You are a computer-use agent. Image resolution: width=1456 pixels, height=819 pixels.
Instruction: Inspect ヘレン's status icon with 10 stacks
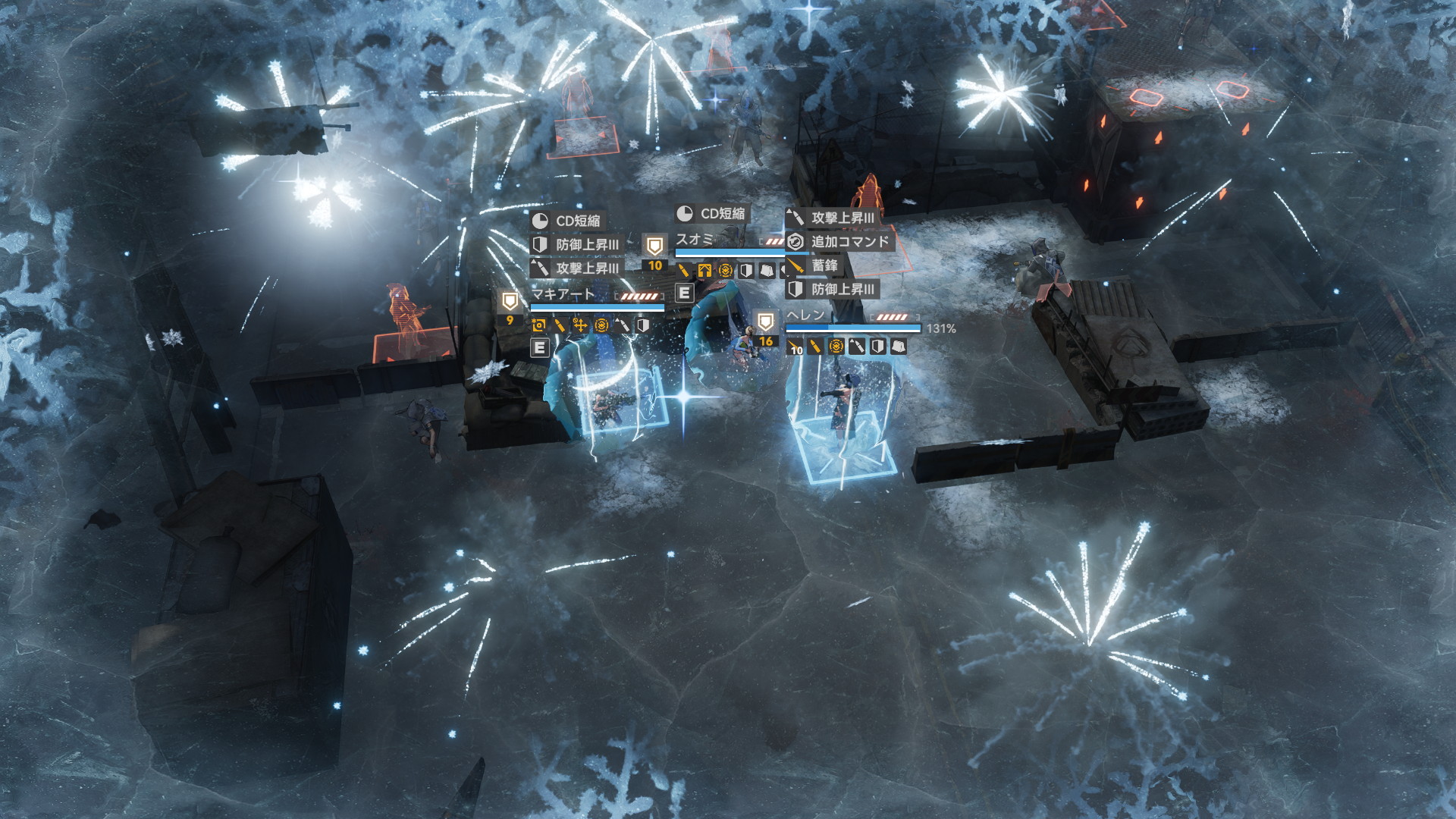click(795, 347)
